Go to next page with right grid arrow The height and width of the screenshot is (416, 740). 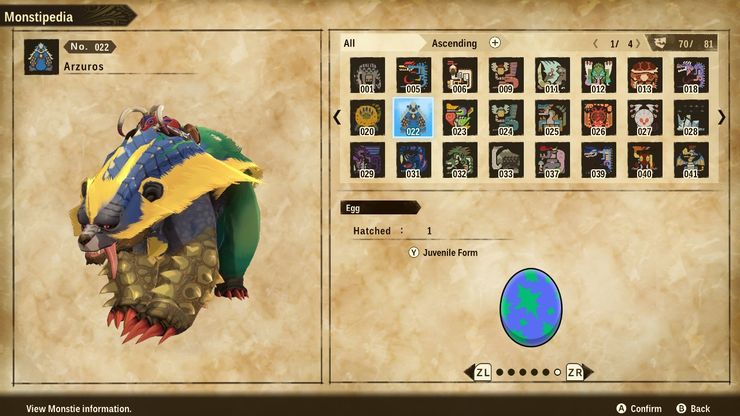coord(721,117)
